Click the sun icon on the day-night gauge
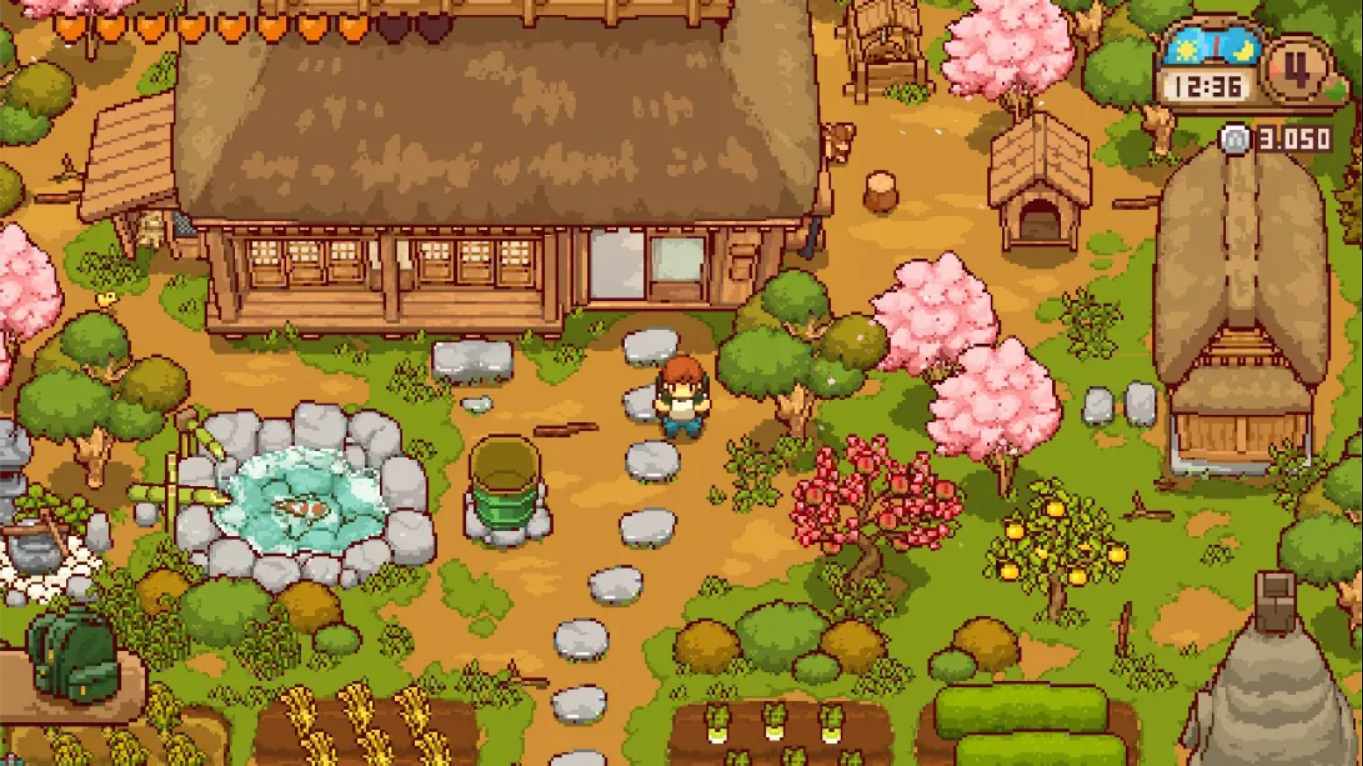 coord(1187,48)
